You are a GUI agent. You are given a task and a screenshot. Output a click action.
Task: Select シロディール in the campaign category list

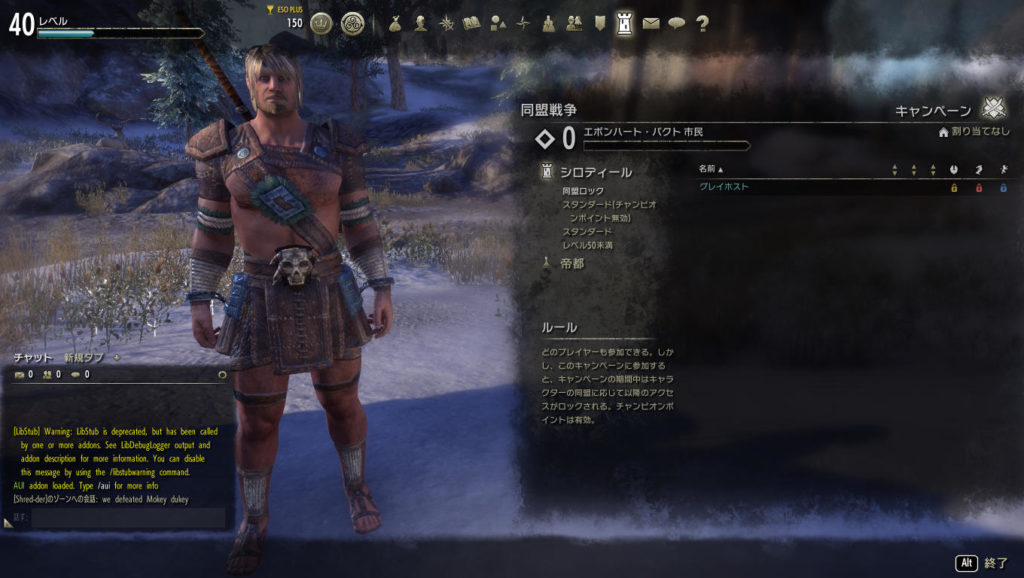tap(595, 172)
